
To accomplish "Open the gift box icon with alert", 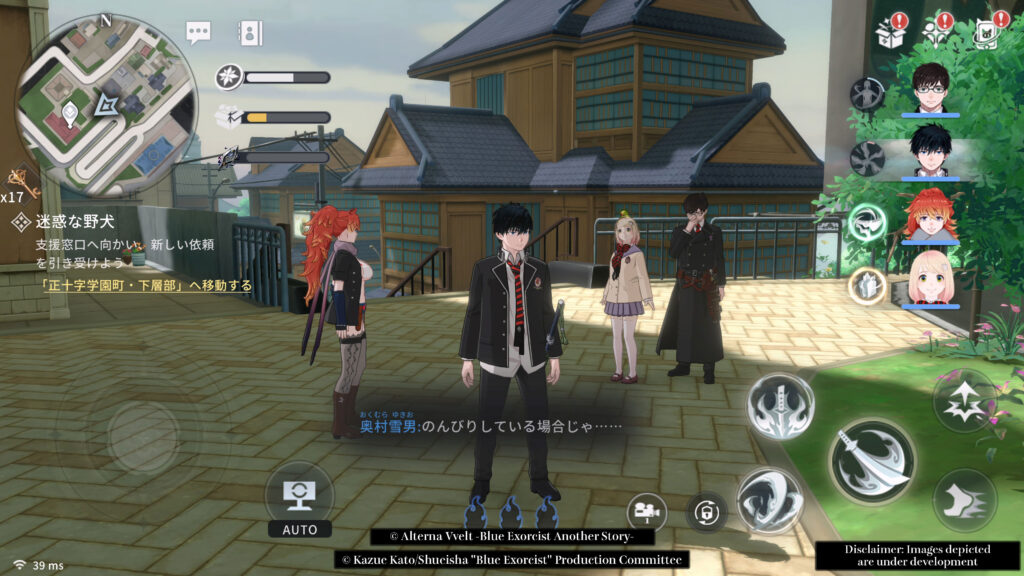I will coord(889,32).
